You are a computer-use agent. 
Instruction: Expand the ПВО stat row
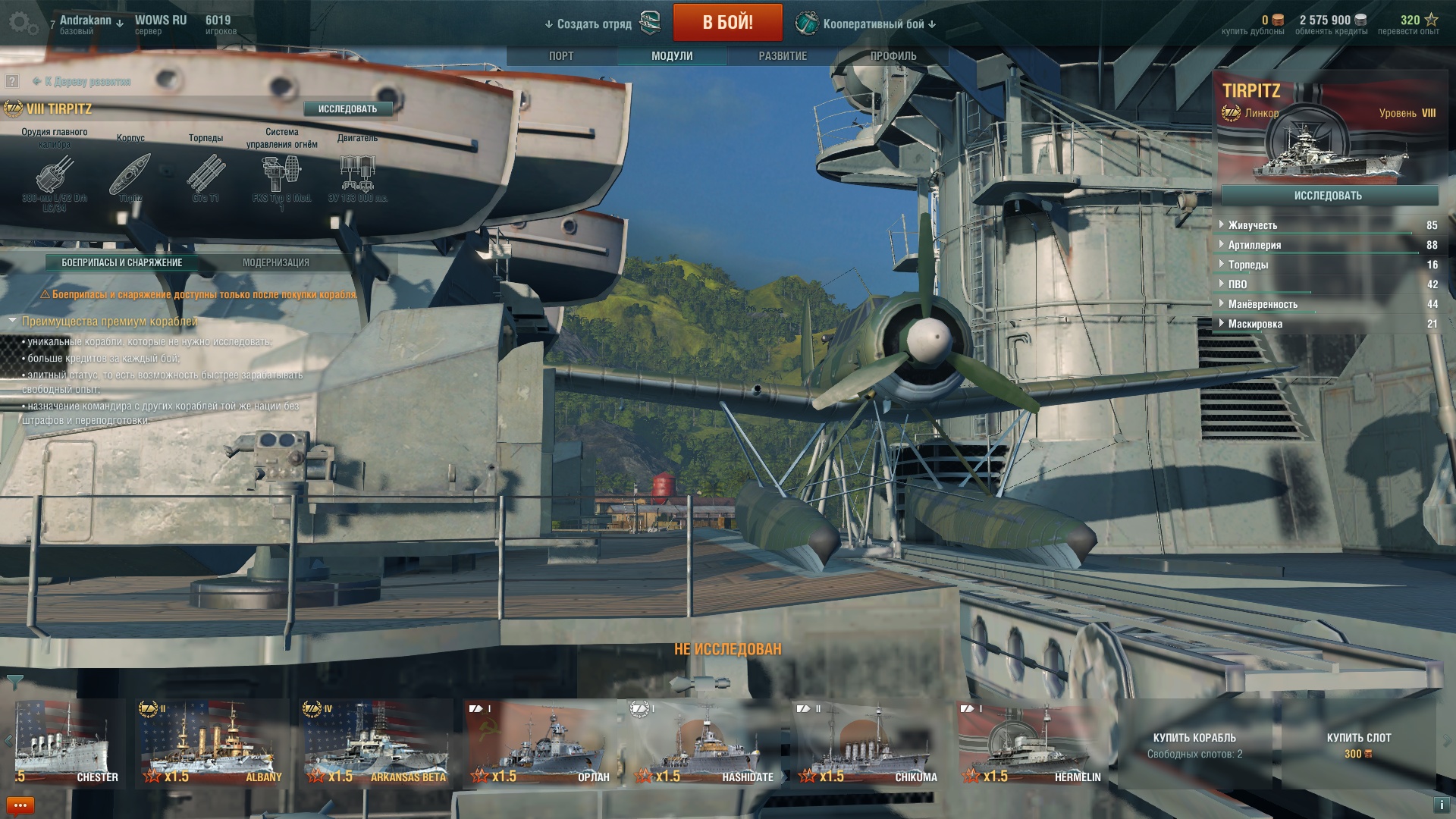(1238, 284)
